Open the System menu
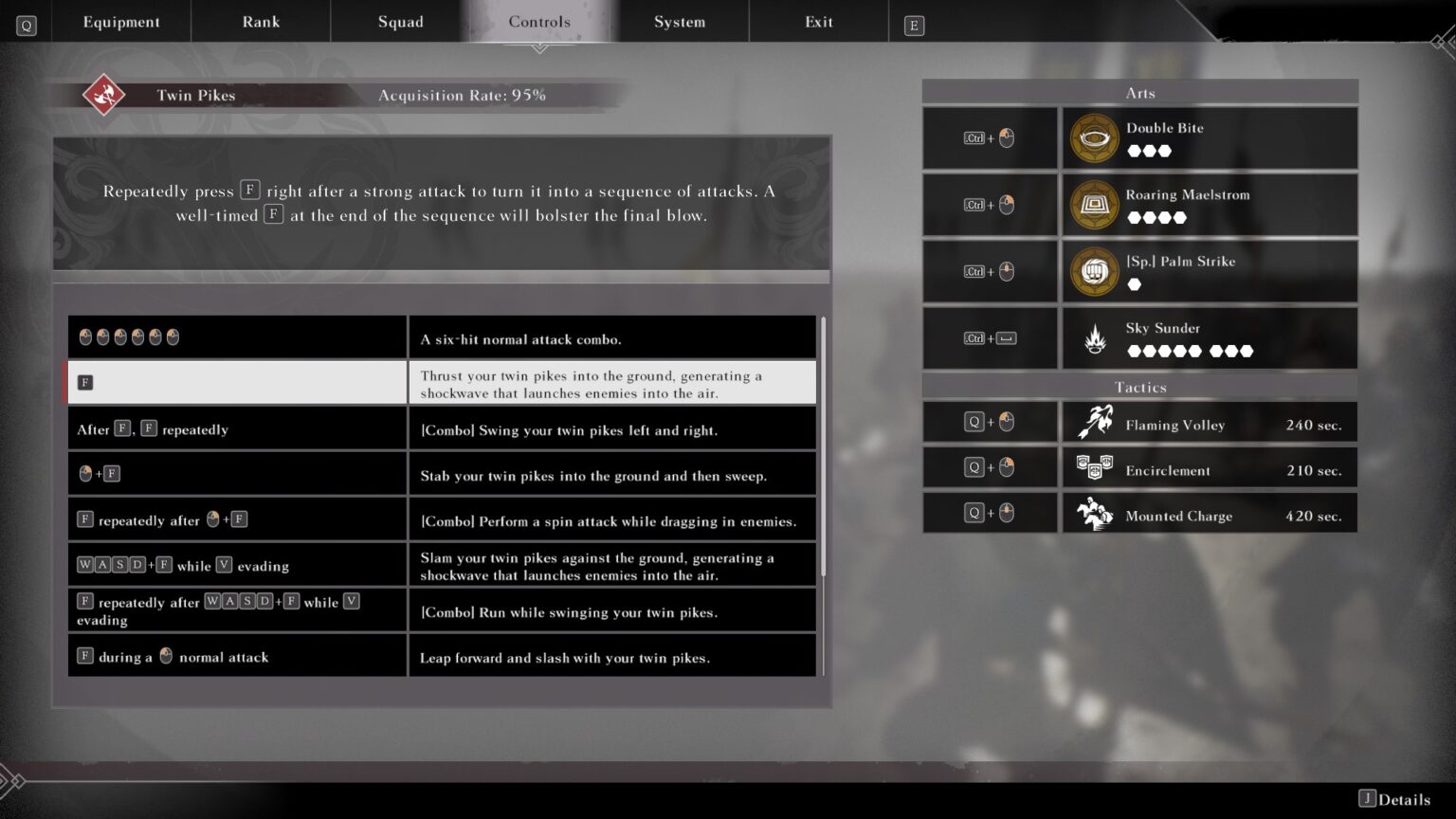The height and width of the screenshot is (819, 1456). pyautogui.click(x=680, y=21)
